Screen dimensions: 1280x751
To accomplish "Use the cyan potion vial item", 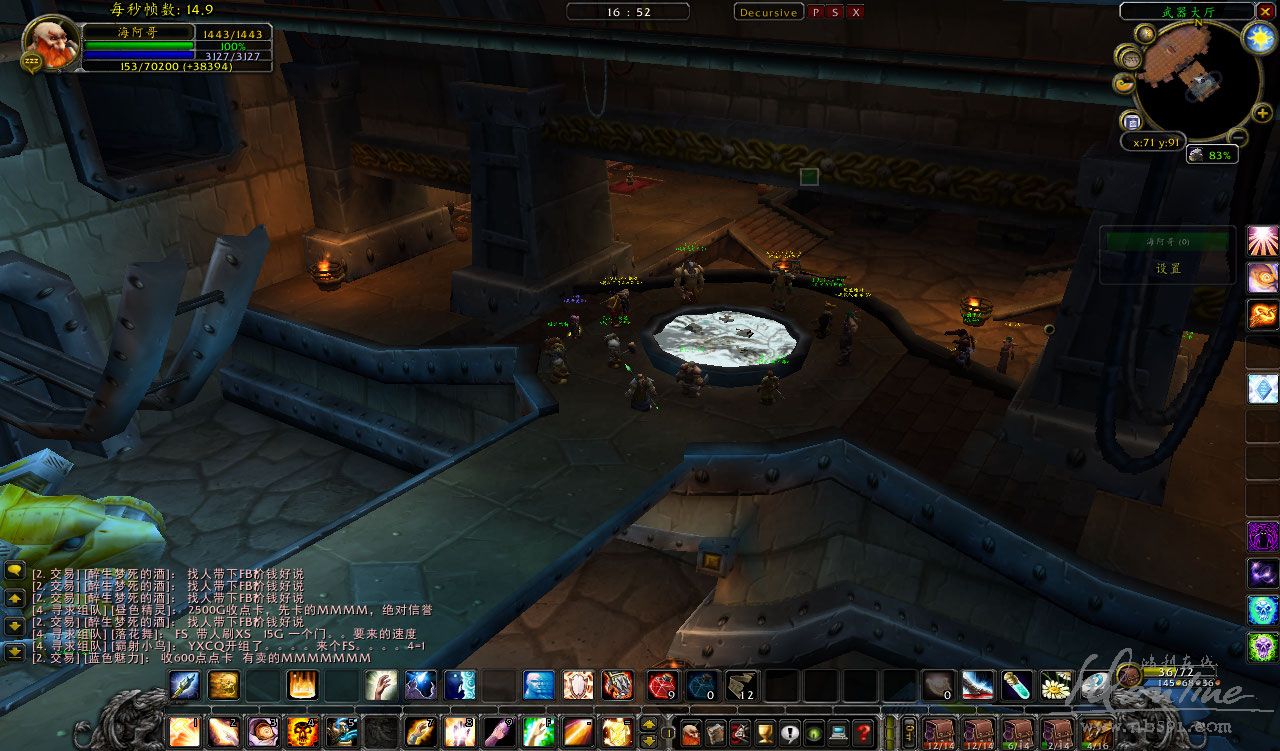I will tap(1017, 685).
